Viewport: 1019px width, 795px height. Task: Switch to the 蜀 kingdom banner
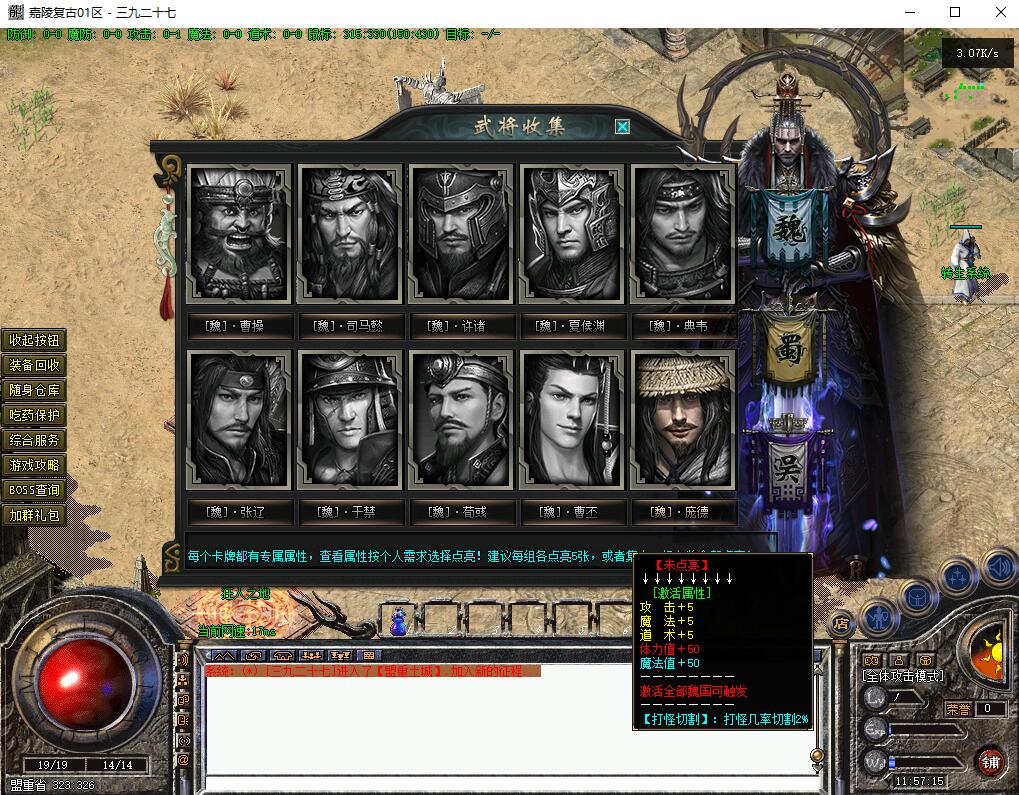point(790,350)
